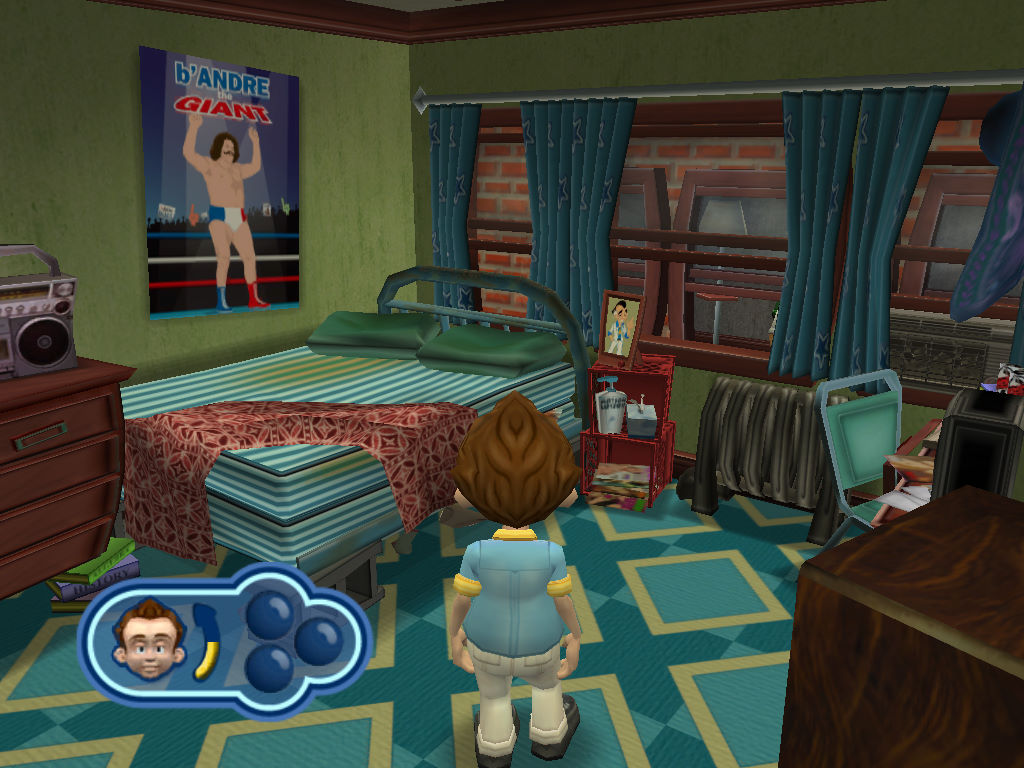1024x768 pixels.
Task: Click Larry's face portrait in the HUD
Action: (x=149, y=641)
